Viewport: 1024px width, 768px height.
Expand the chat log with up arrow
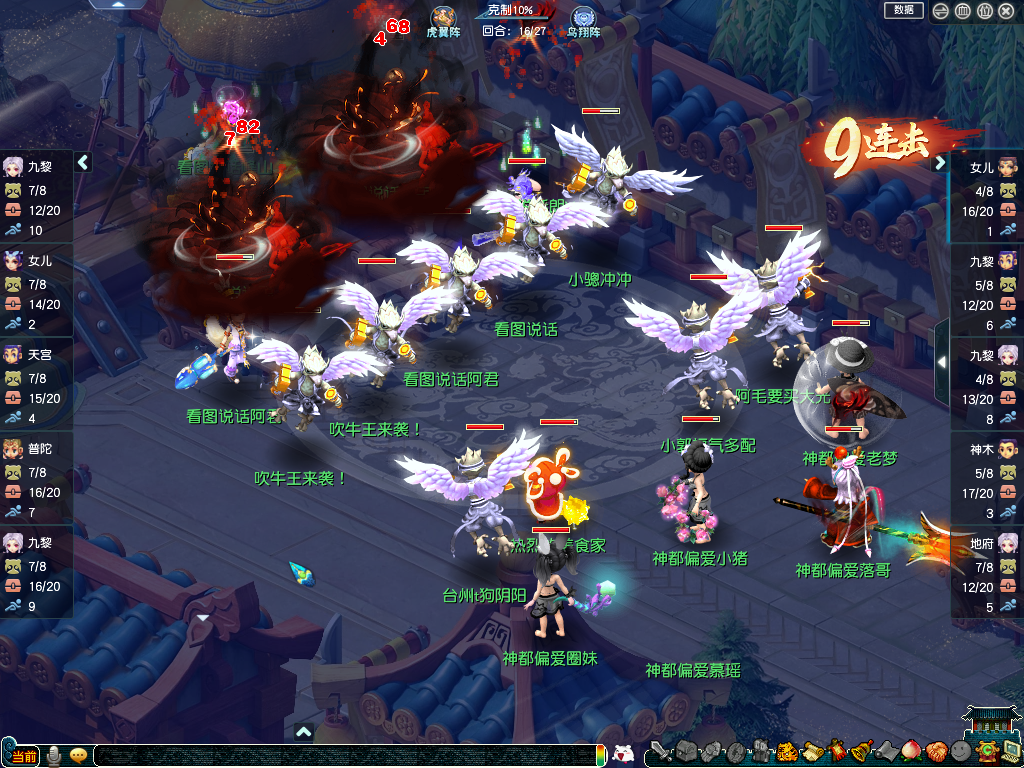point(304,732)
